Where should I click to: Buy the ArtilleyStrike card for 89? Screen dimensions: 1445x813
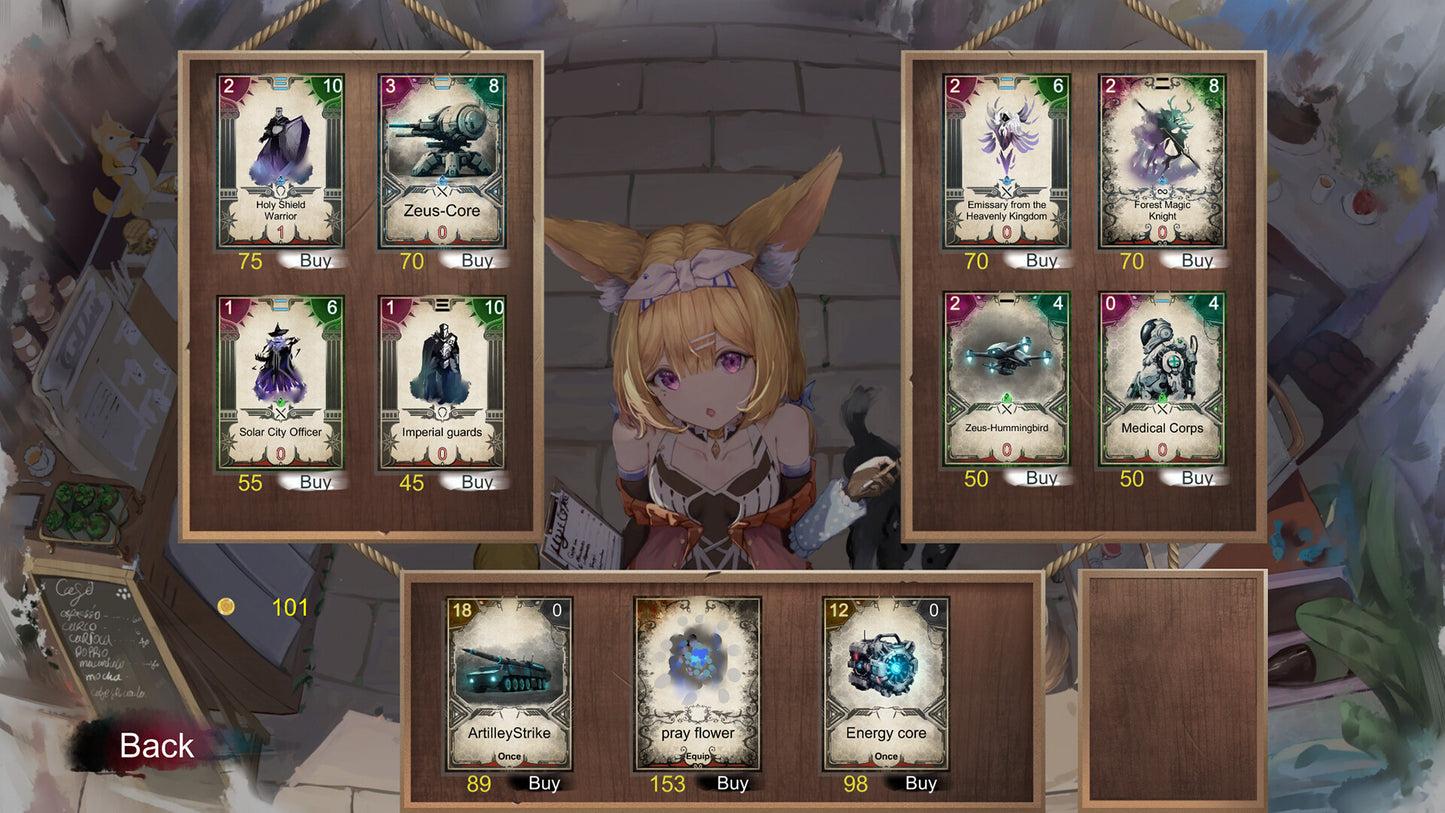(543, 784)
